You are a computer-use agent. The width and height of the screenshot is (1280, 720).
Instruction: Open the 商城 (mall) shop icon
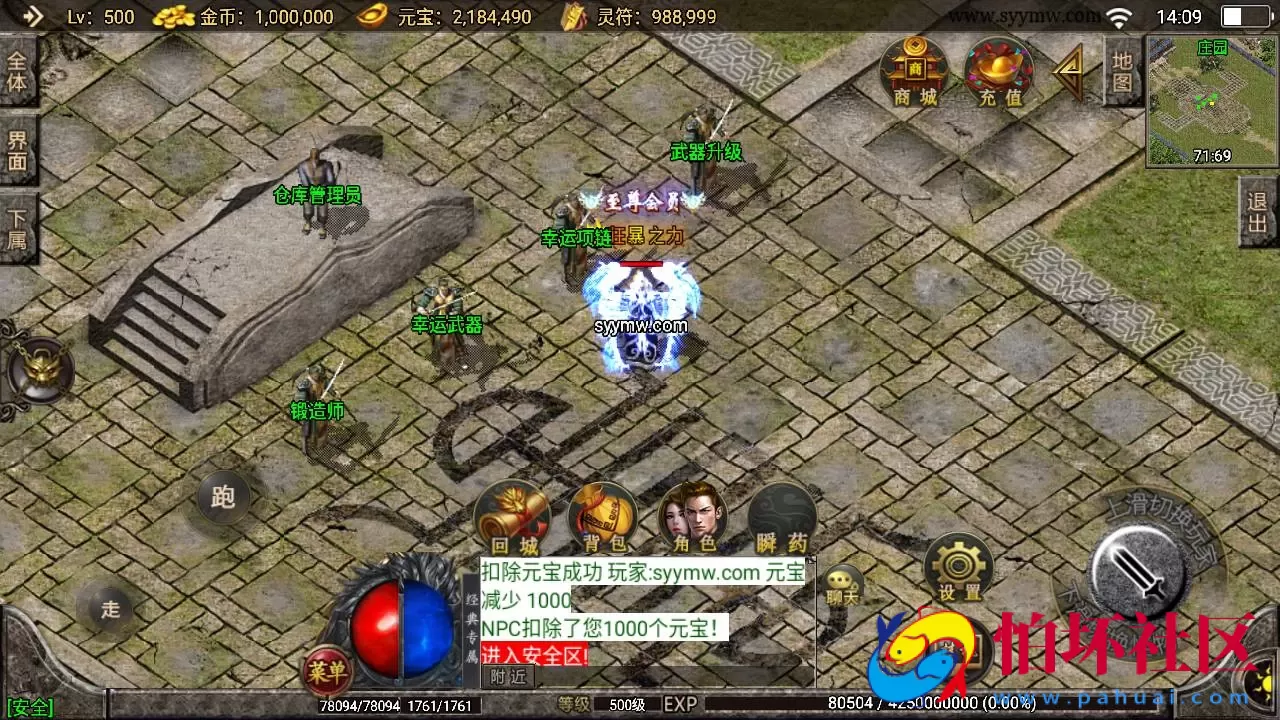coord(915,70)
